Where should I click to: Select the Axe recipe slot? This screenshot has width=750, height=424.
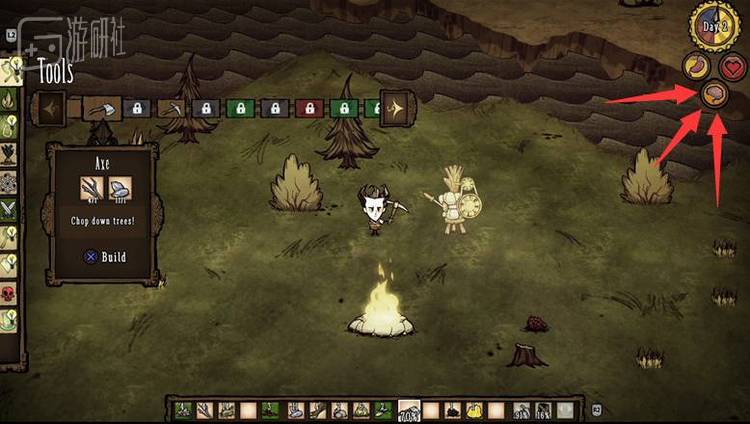point(101,107)
